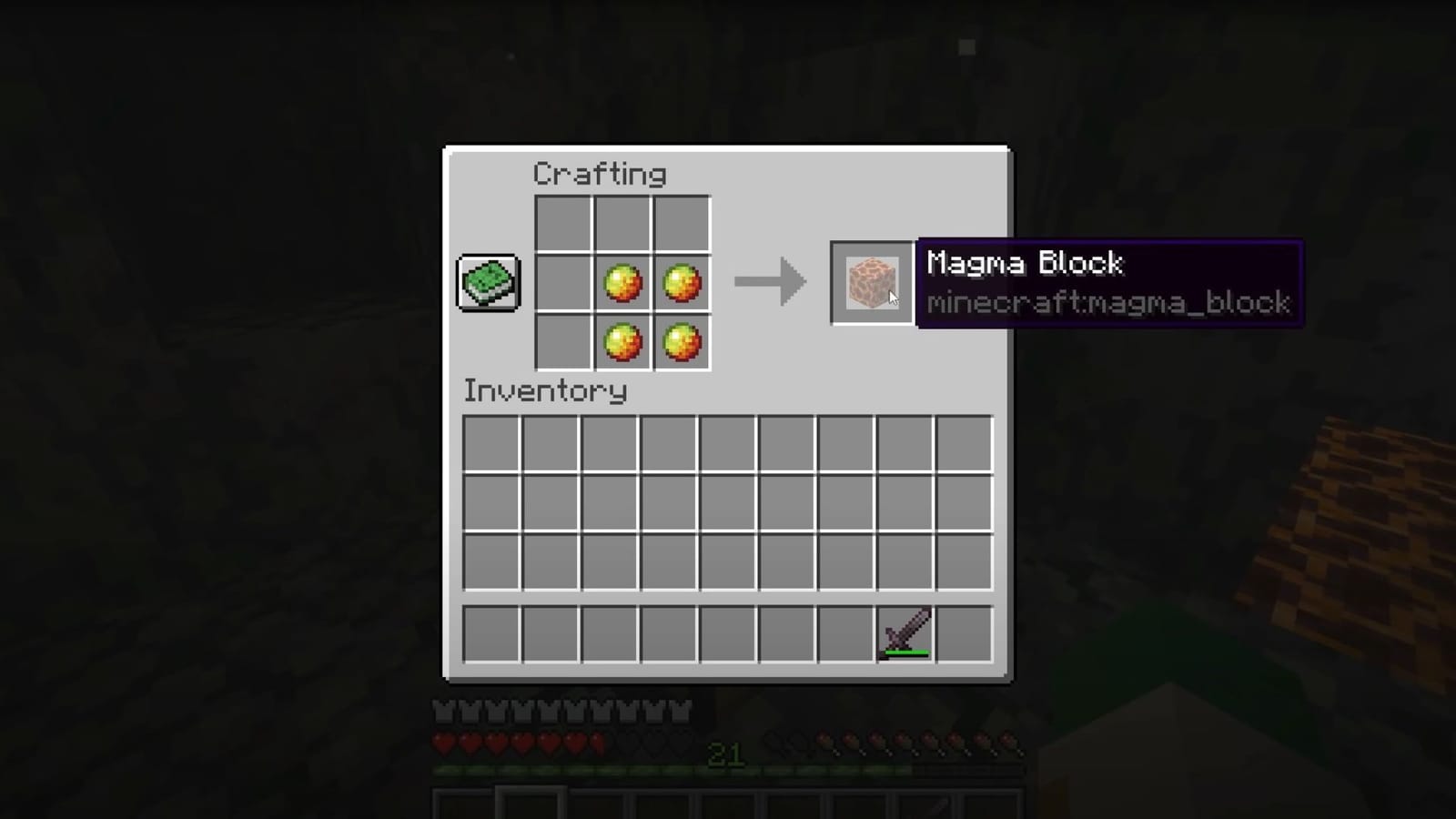Screen dimensions: 1456x819
Task: Click the magma cream in the bottom-center slot
Action: 622,341
